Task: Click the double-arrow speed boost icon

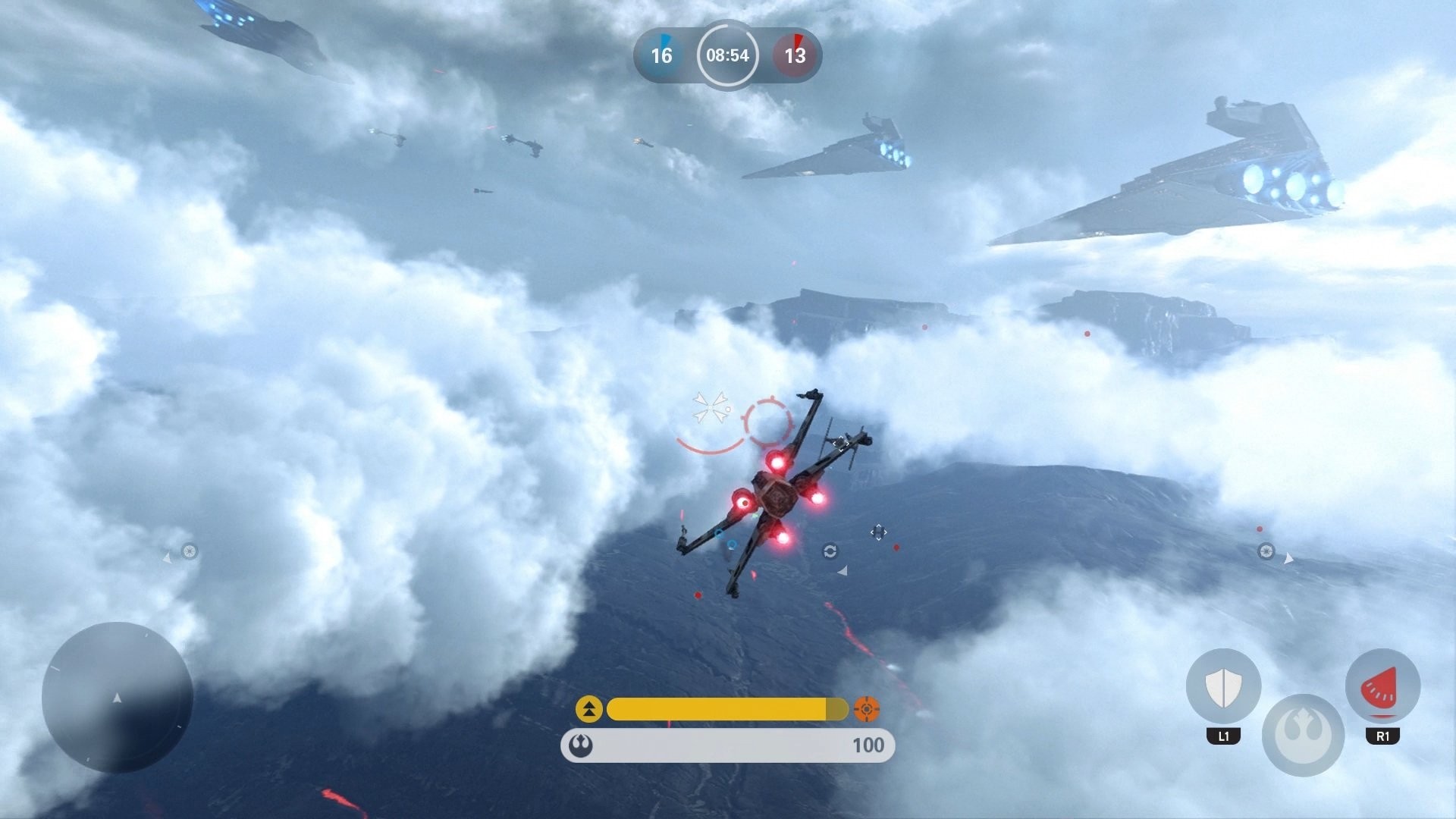Action: click(591, 711)
